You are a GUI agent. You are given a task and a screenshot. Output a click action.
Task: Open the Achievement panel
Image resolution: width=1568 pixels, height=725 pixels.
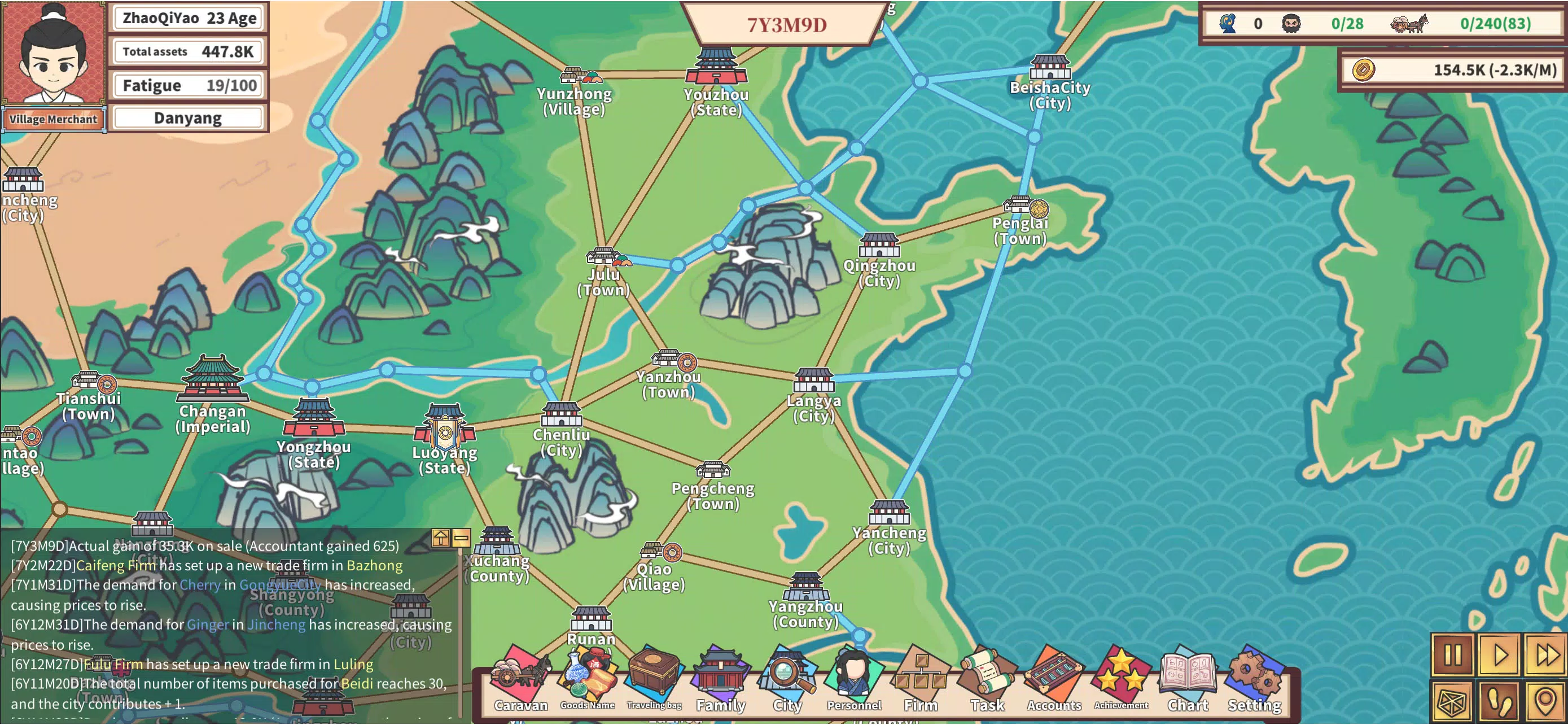(1120, 676)
